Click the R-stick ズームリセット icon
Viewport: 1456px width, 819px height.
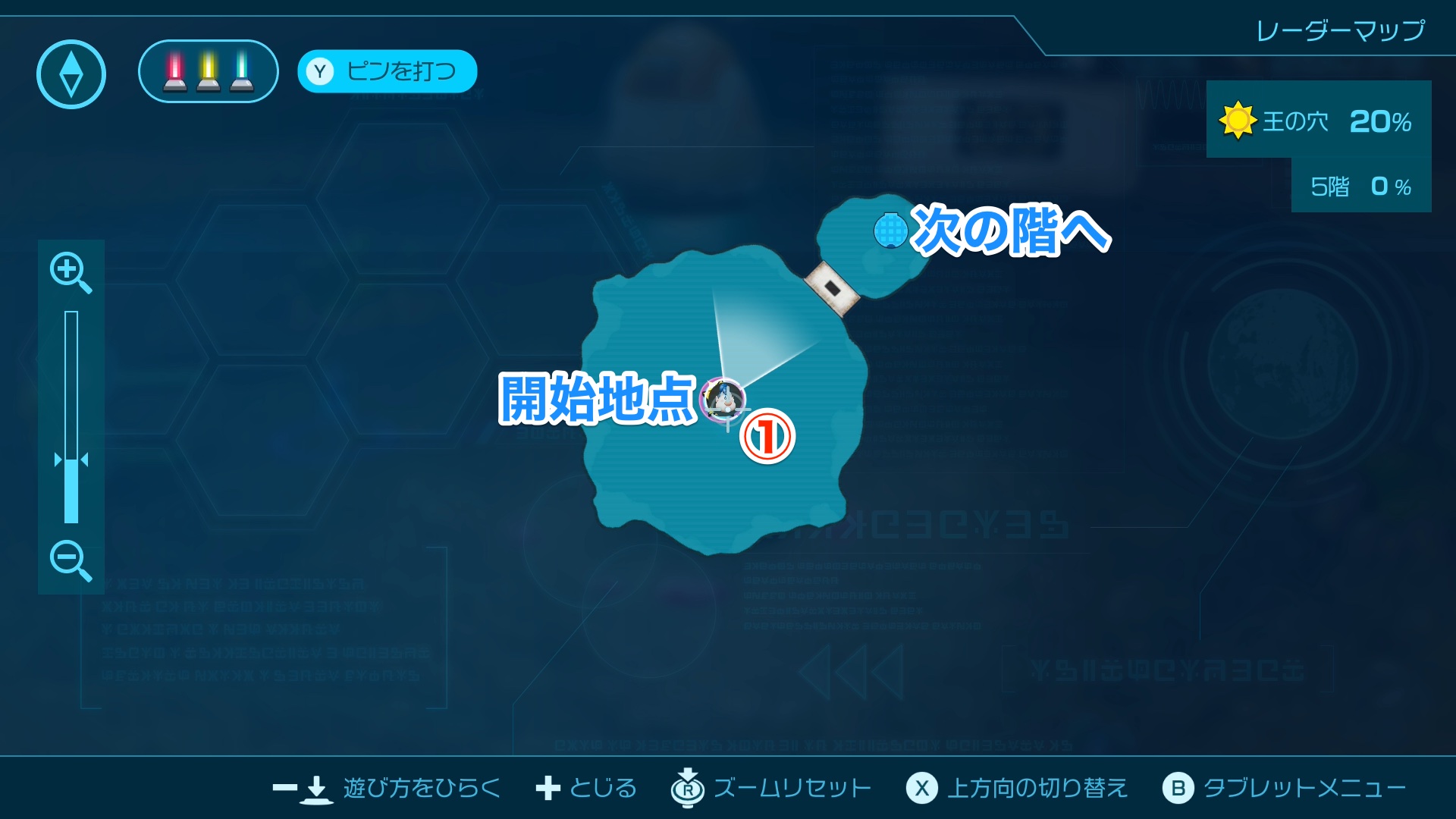click(687, 788)
